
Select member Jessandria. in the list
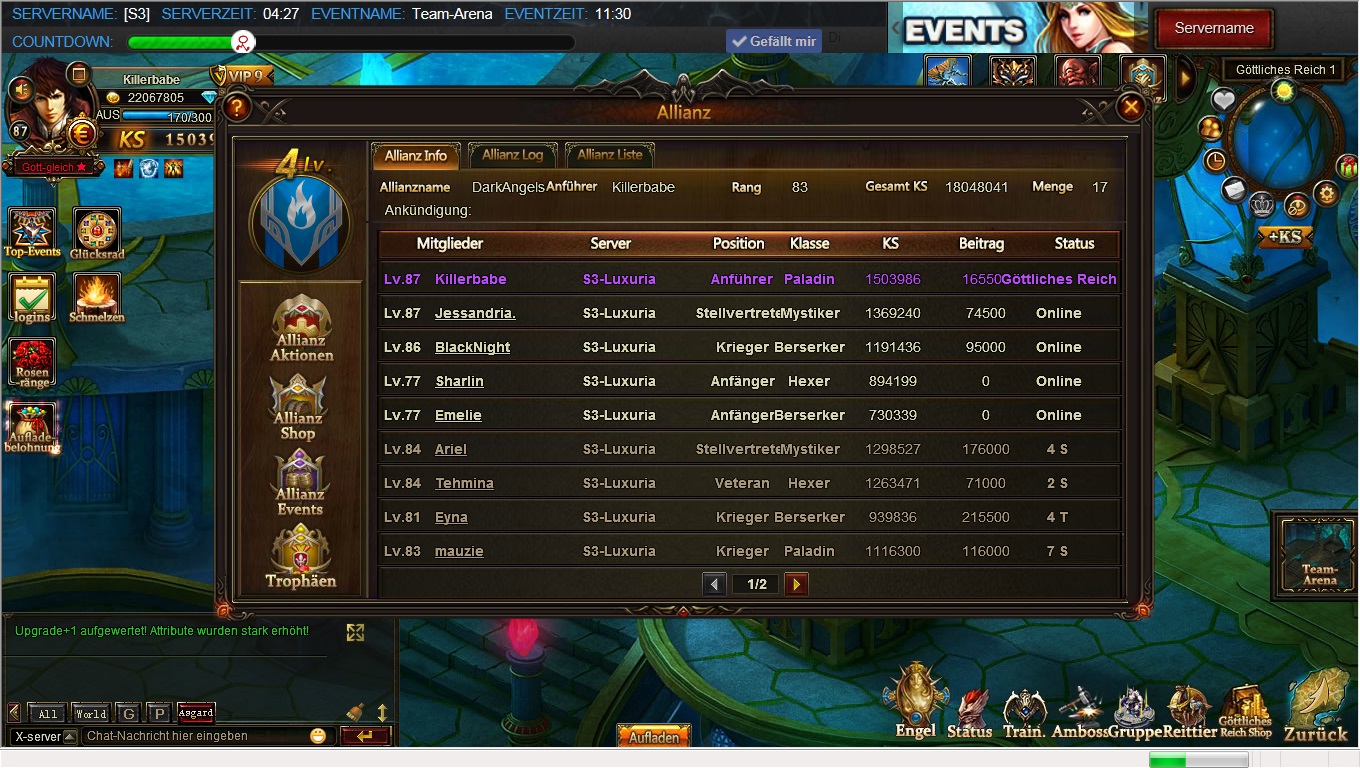tap(475, 313)
